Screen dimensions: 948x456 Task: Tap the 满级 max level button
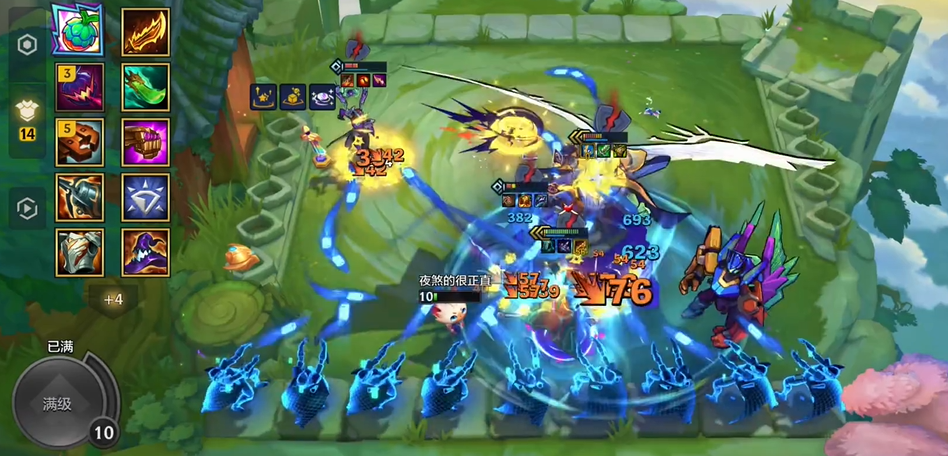pyautogui.click(x=57, y=404)
